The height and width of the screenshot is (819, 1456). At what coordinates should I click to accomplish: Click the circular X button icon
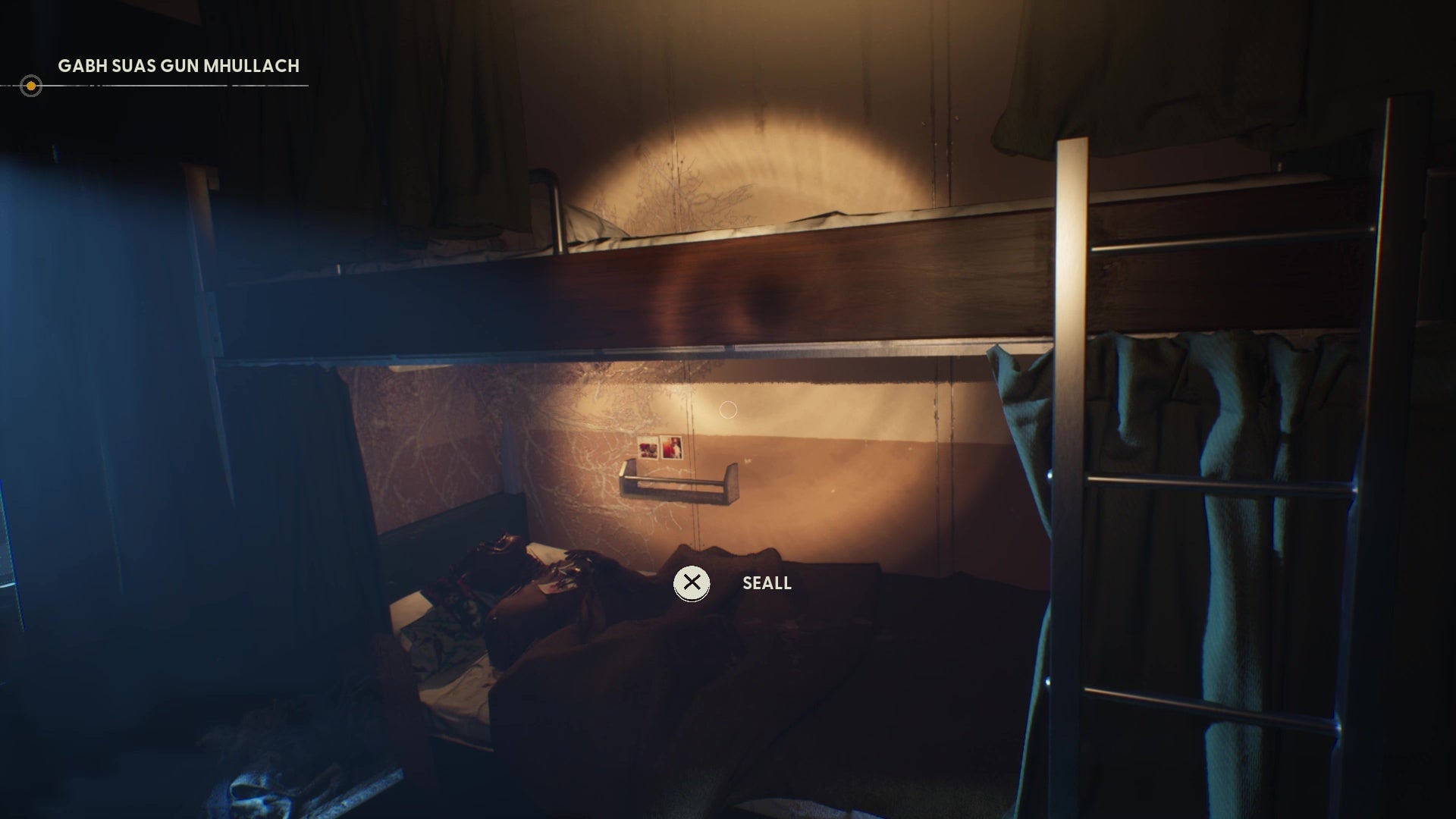691,583
